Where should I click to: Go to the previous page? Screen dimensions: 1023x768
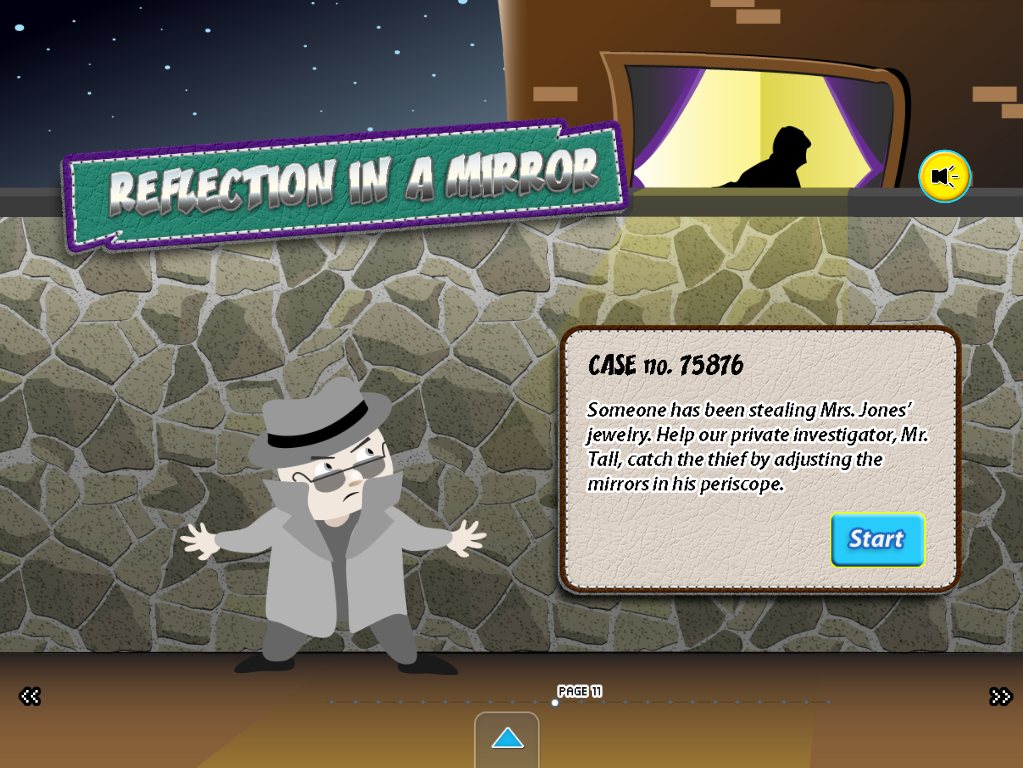pos(30,696)
